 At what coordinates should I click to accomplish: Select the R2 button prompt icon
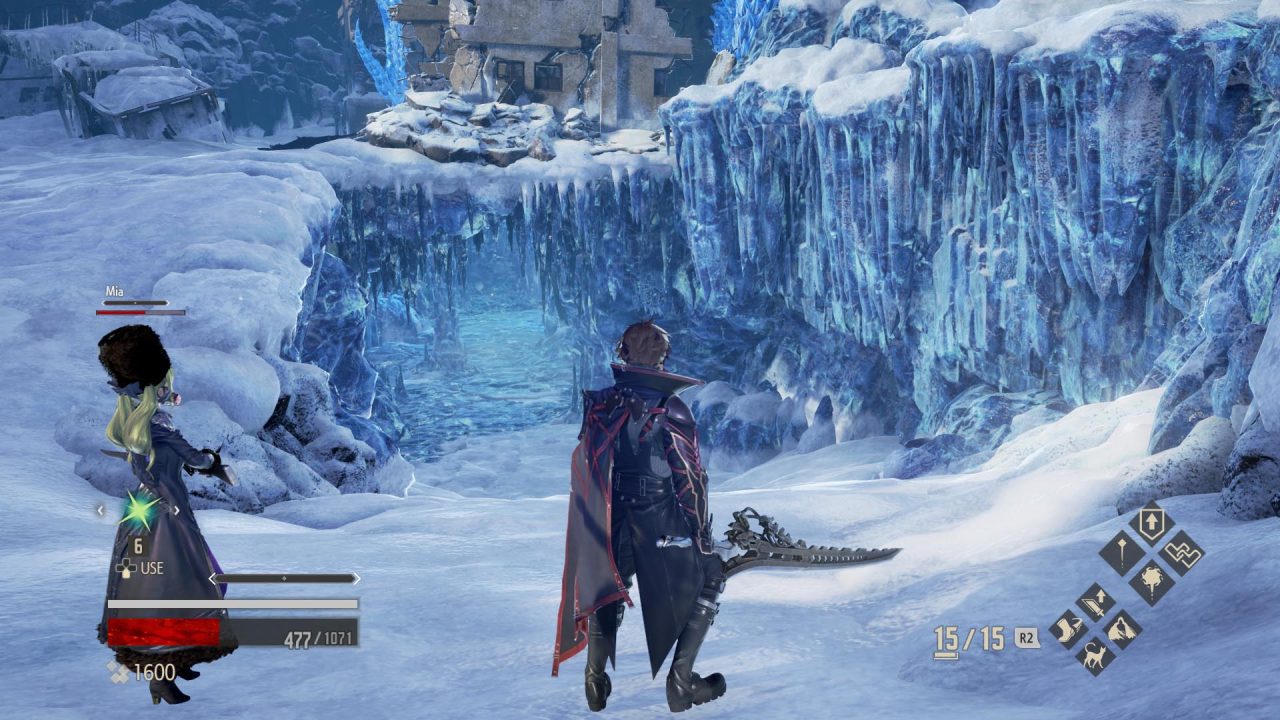(x=1028, y=636)
